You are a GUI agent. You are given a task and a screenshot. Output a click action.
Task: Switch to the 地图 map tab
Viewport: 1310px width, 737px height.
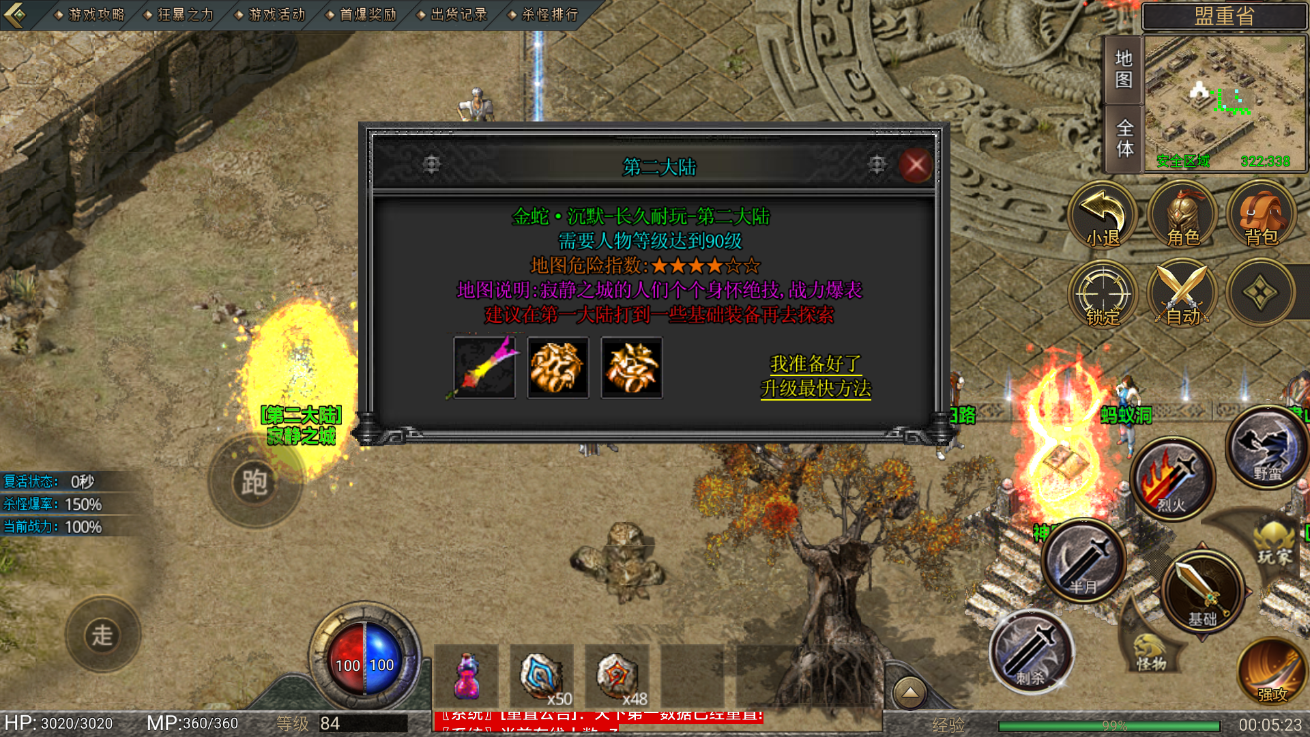tap(1124, 69)
